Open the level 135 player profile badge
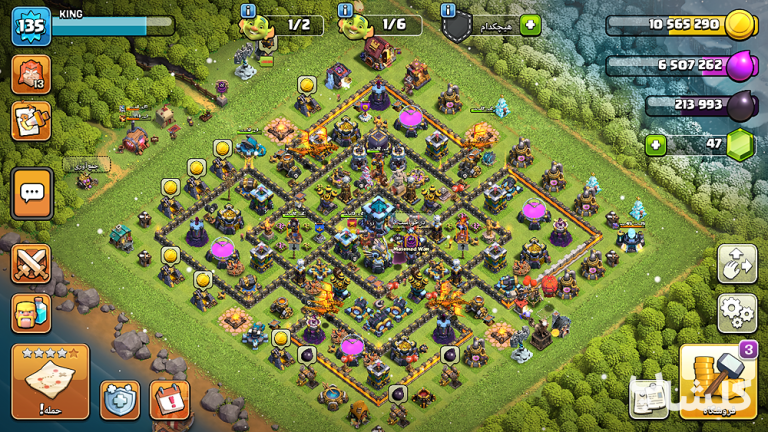This screenshot has height=432, width=768. coord(31,26)
